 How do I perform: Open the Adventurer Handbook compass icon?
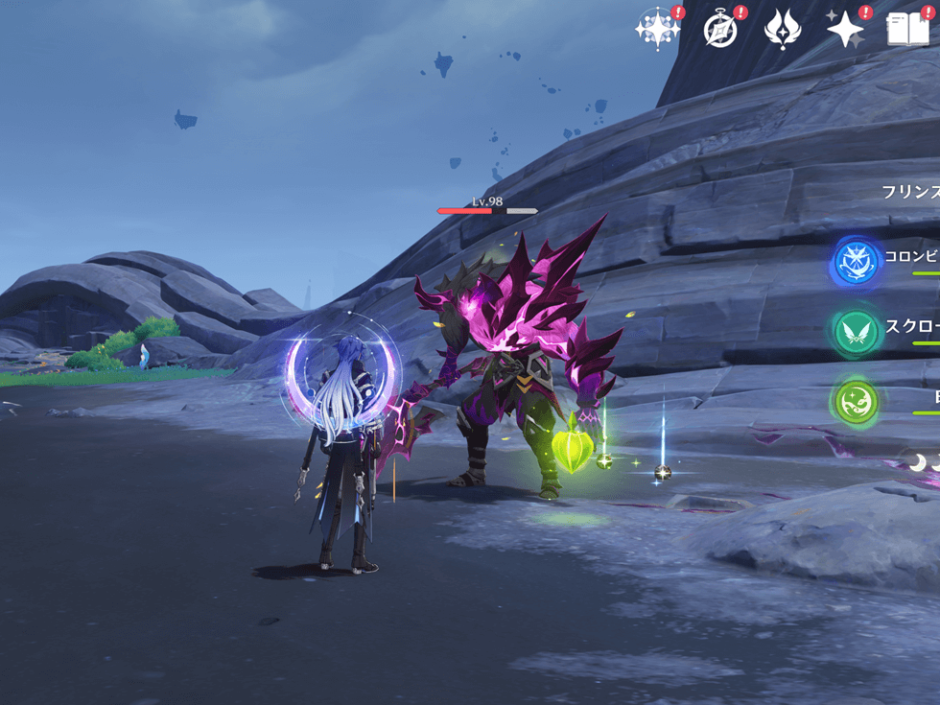(719, 31)
